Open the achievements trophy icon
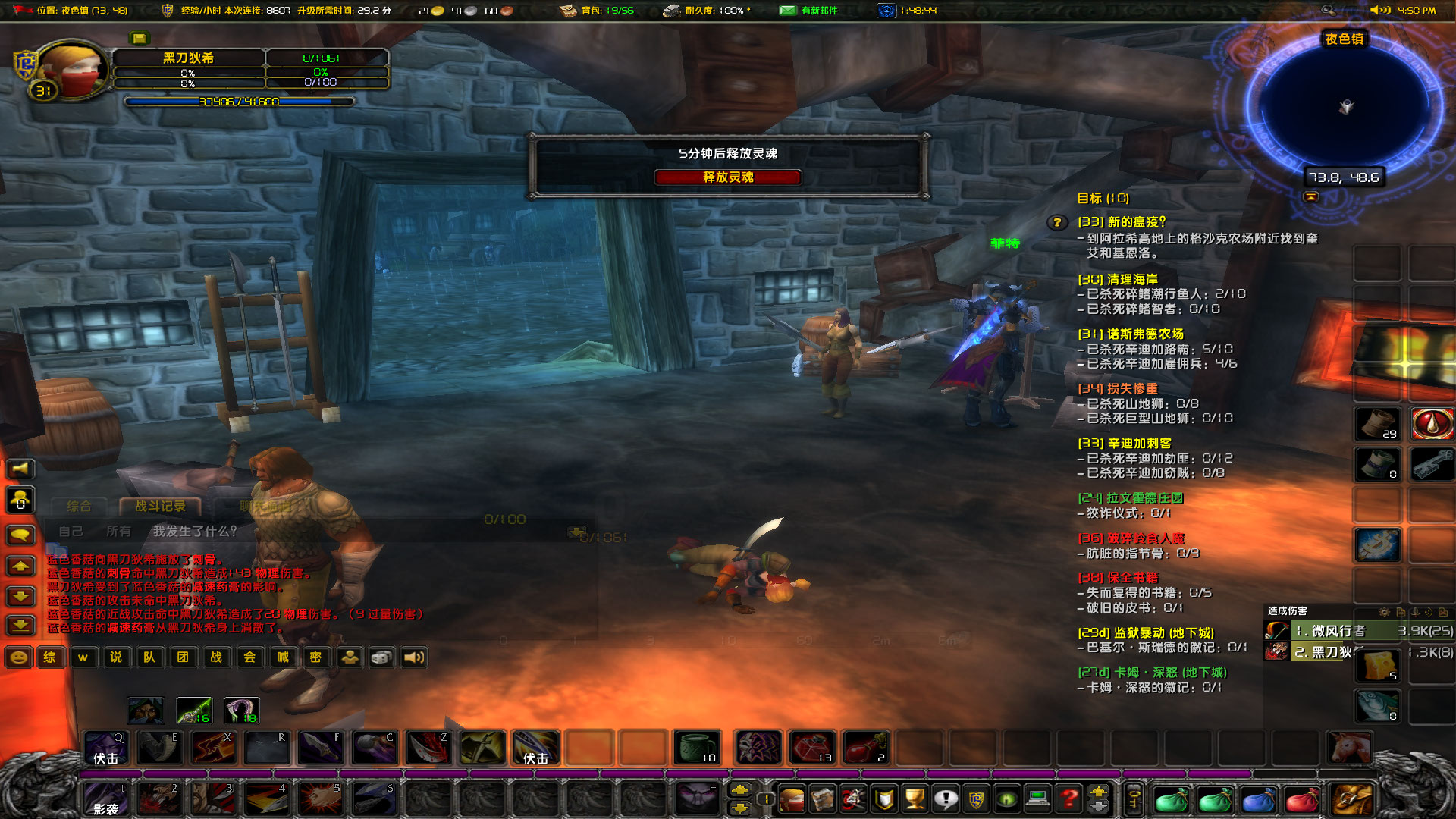Viewport: 1456px width, 819px height. point(914,799)
